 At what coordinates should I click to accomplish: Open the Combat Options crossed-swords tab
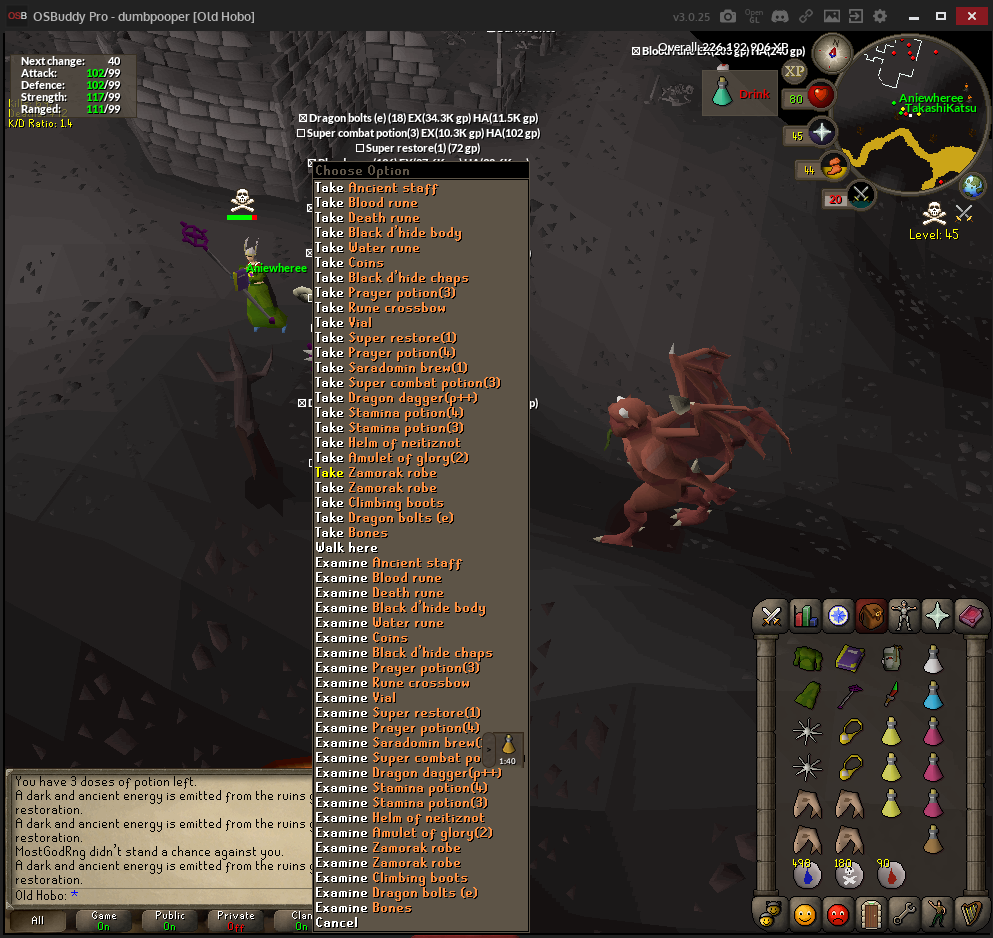tap(771, 616)
